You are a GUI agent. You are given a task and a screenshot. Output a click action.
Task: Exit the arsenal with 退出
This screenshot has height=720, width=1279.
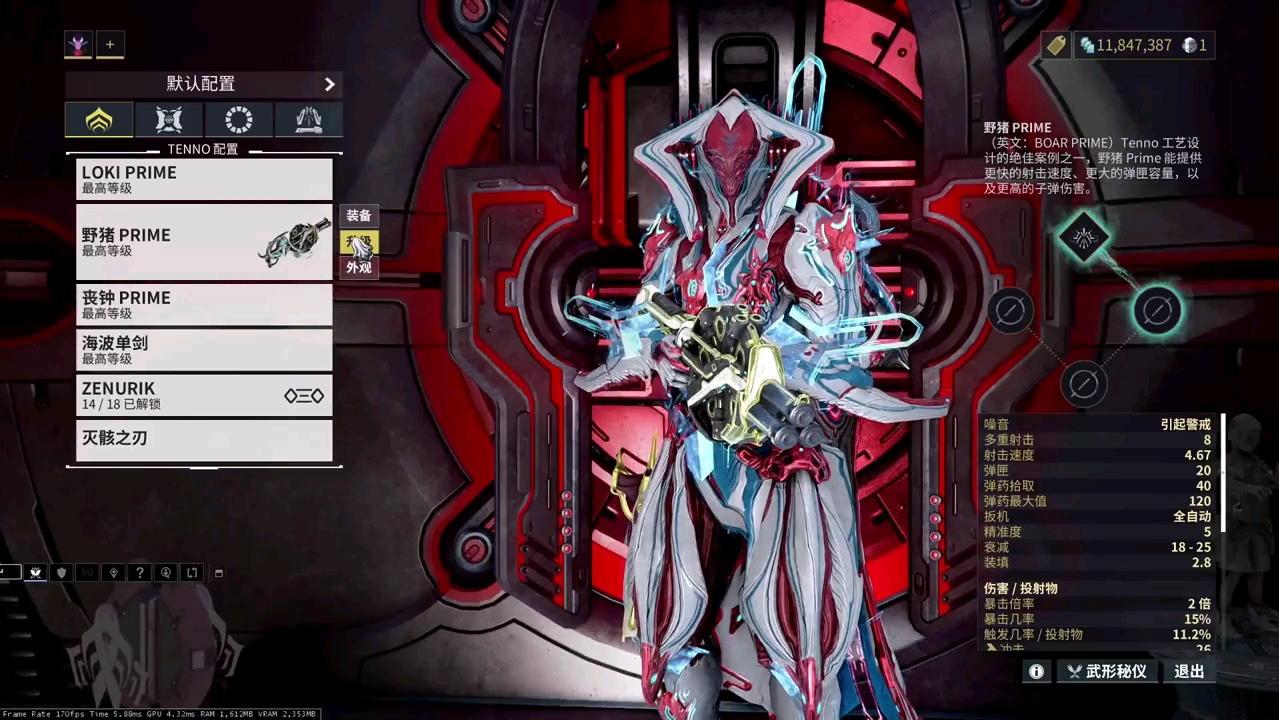pos(1189,672)
